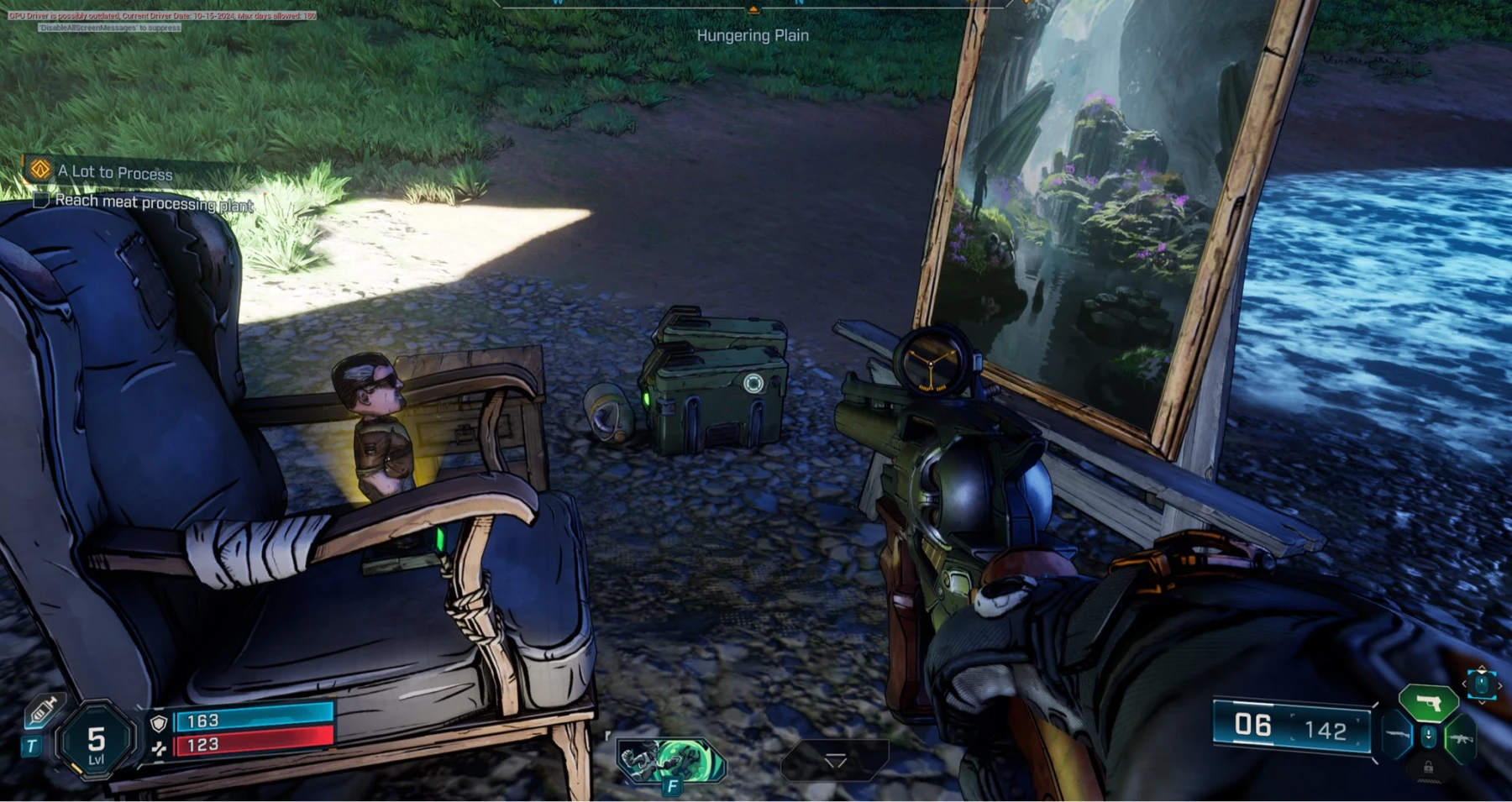
Task: Click the health syringe icon
Action: point(42,712)
